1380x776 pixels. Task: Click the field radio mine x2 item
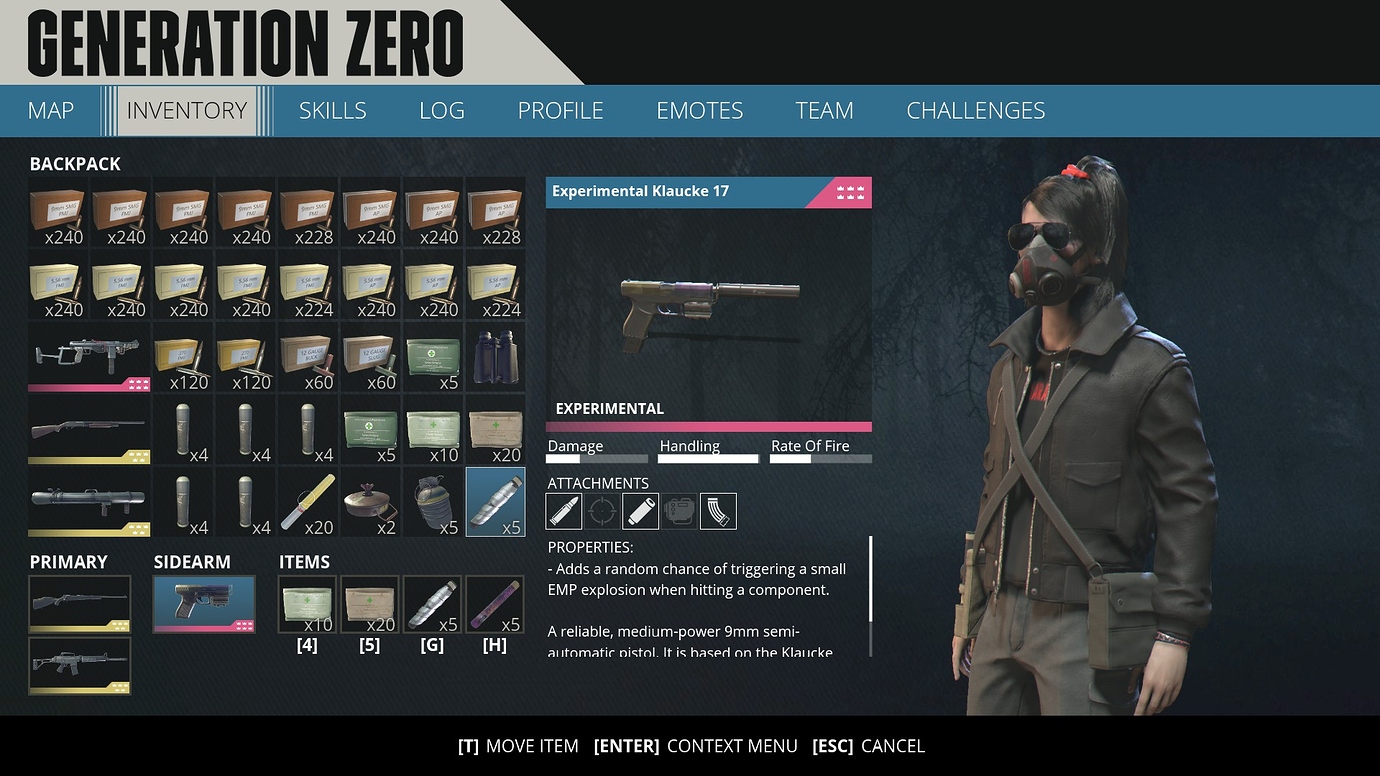pyautogui.click(x=370, y=501)
